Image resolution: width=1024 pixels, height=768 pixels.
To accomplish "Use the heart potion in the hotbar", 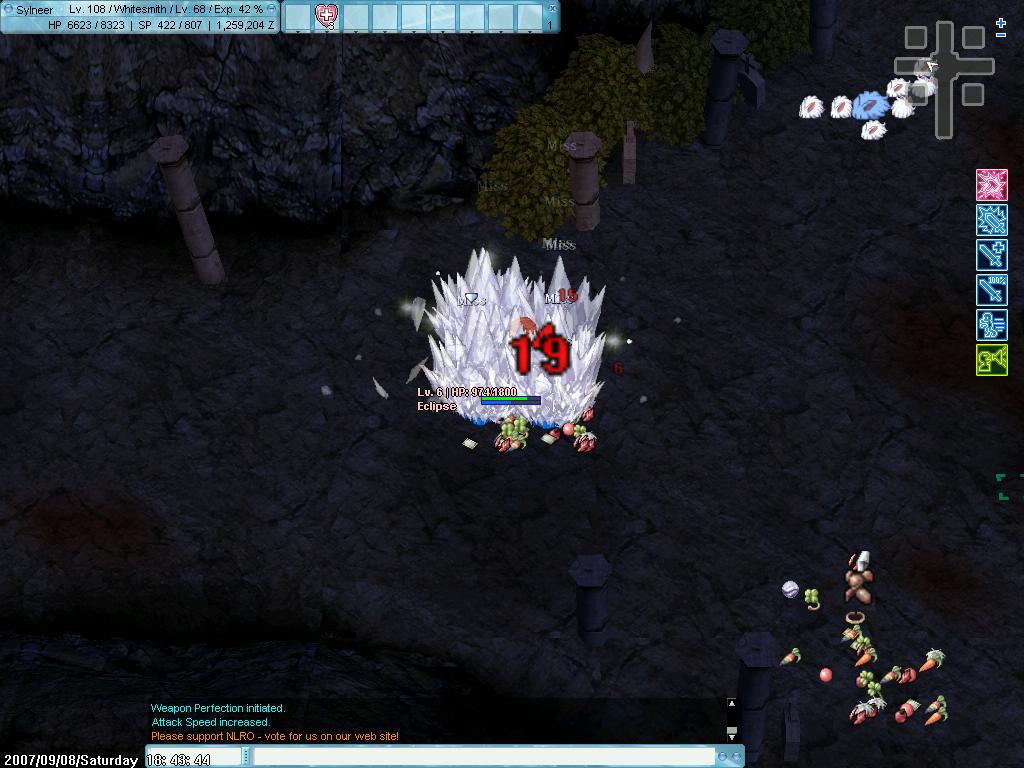I will [326, 15].
